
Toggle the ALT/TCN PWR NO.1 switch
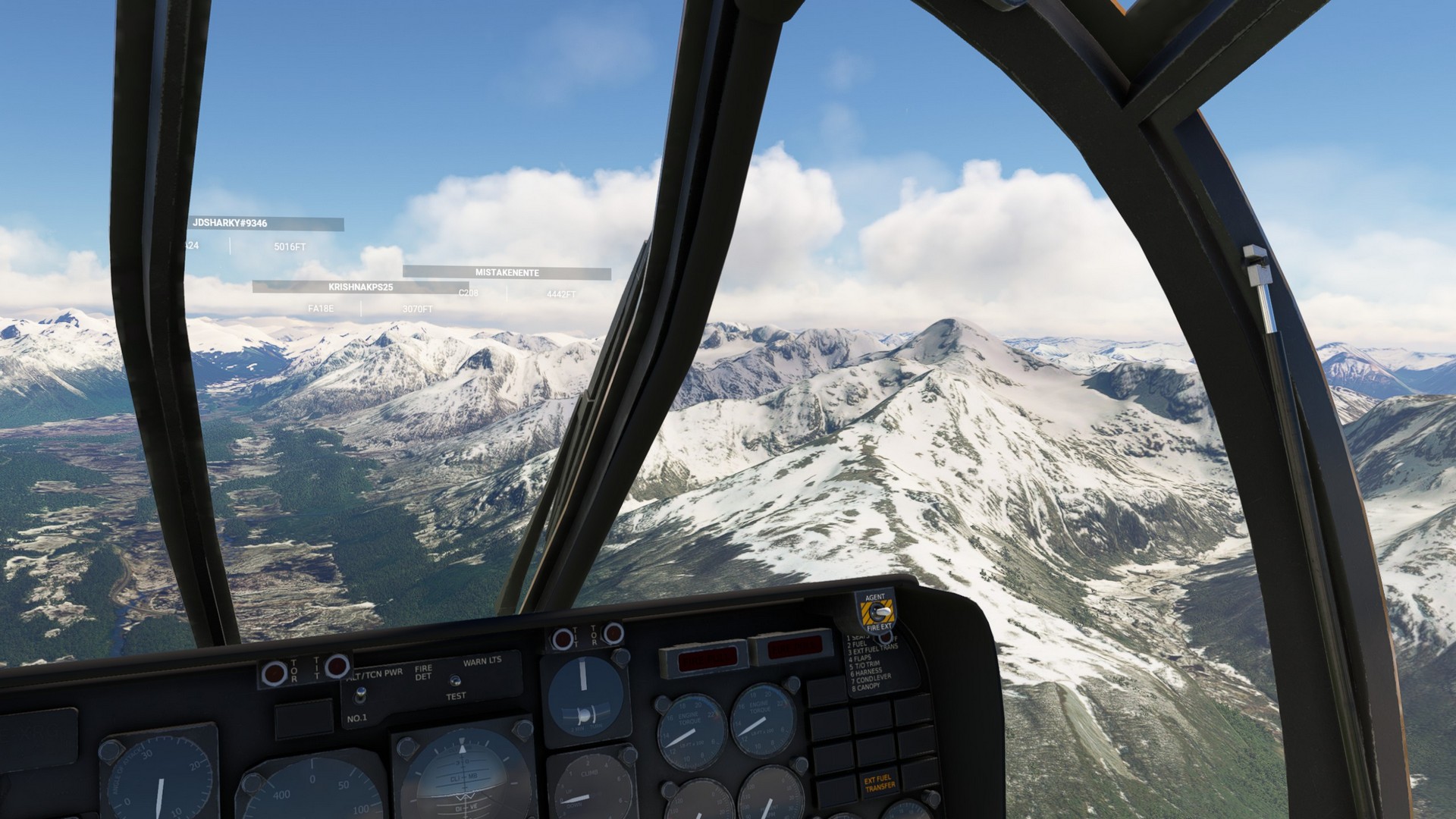click(361, 694)
